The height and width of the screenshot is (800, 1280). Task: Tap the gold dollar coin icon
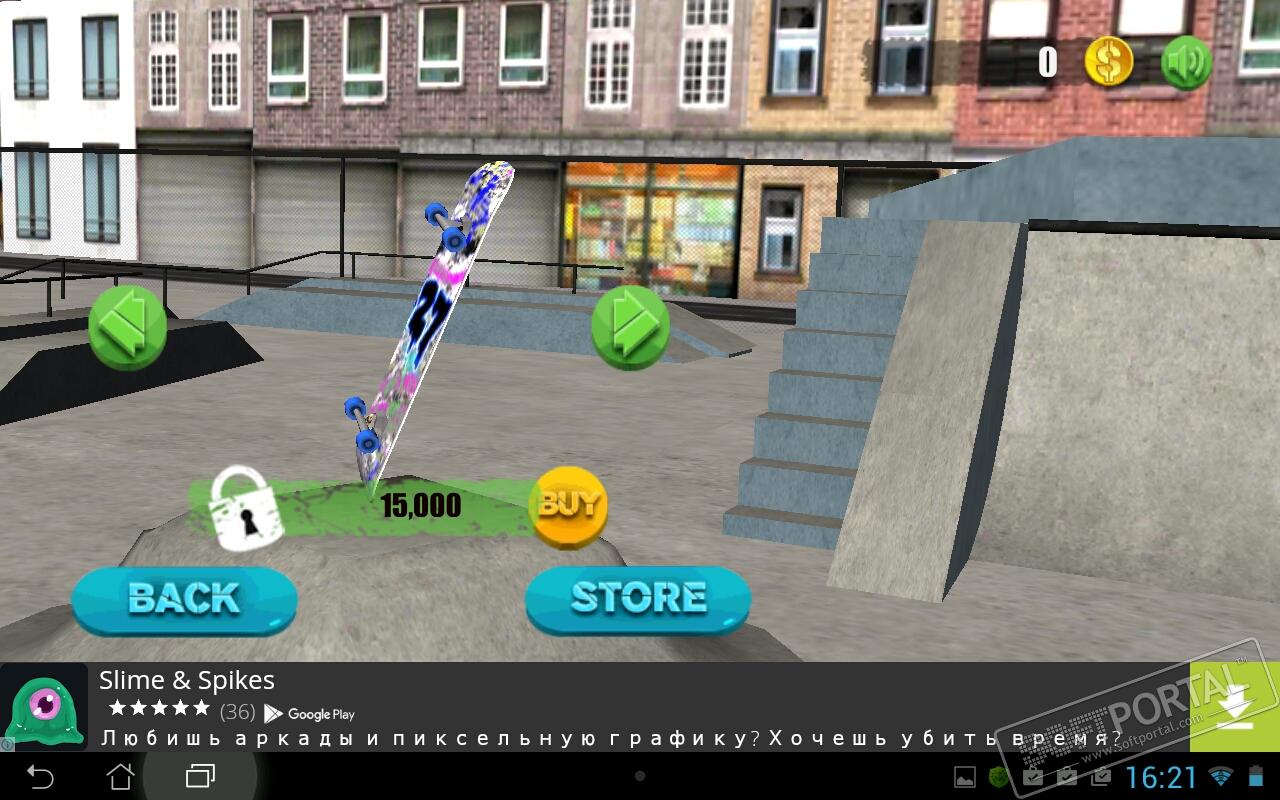pos(1109,63)
